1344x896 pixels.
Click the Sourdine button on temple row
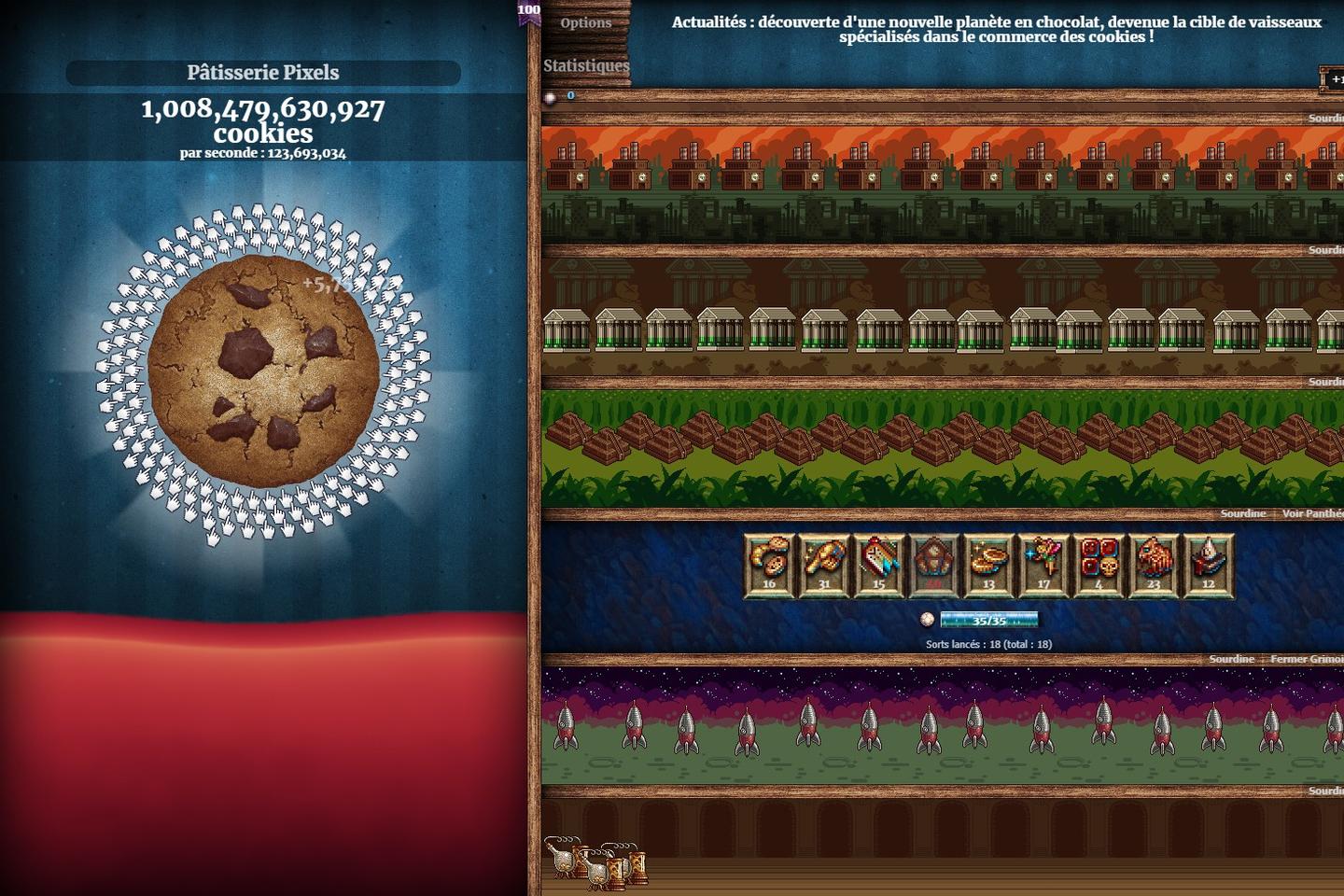point(1242,513)
